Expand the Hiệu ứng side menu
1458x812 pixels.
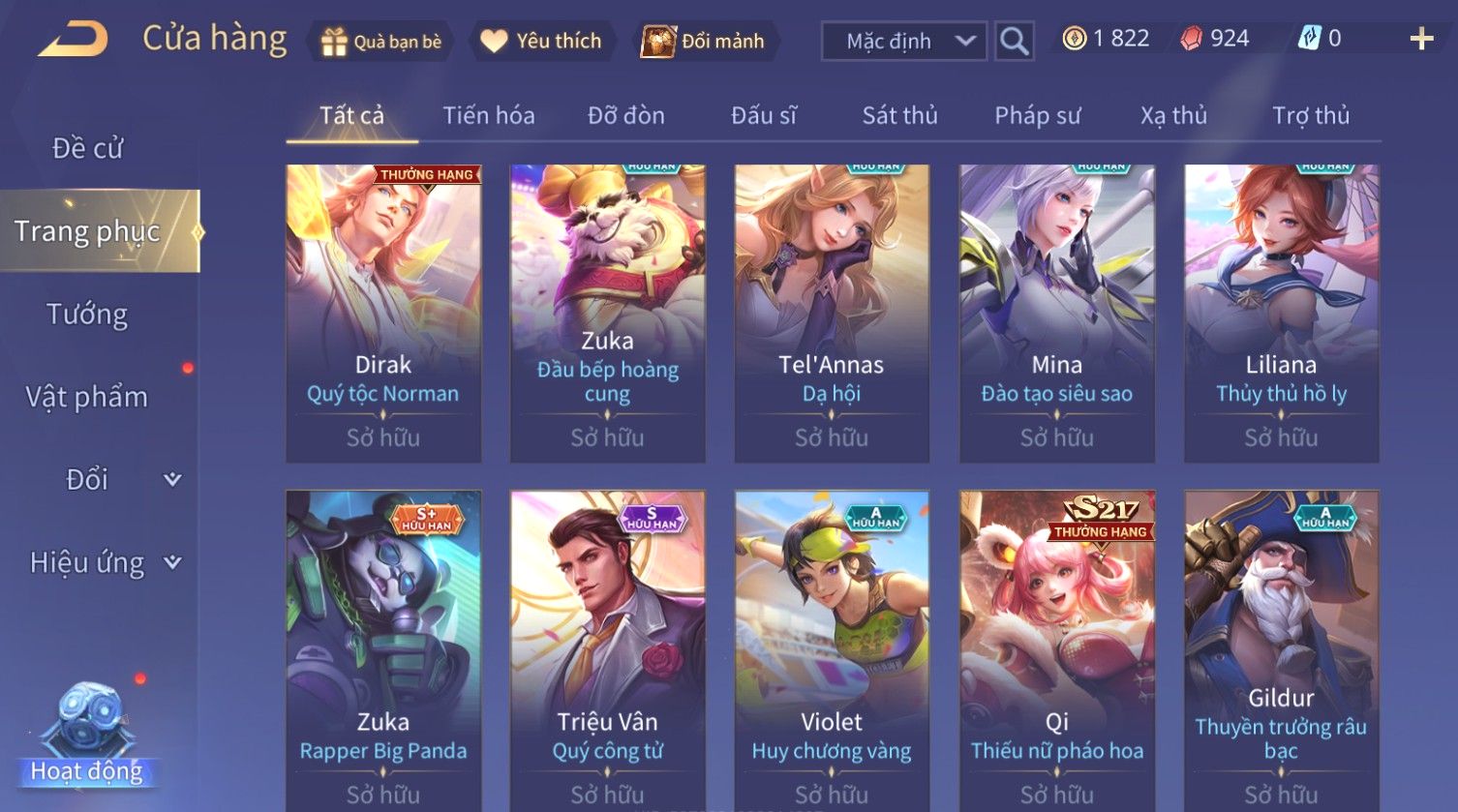pos(104,562)
